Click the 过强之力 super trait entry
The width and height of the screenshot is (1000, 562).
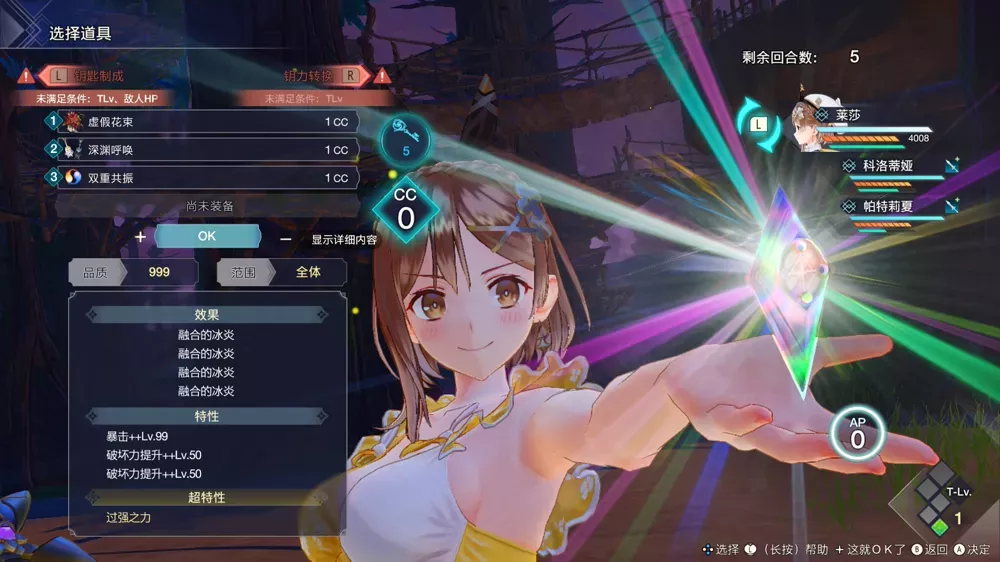tap(127, 518)
